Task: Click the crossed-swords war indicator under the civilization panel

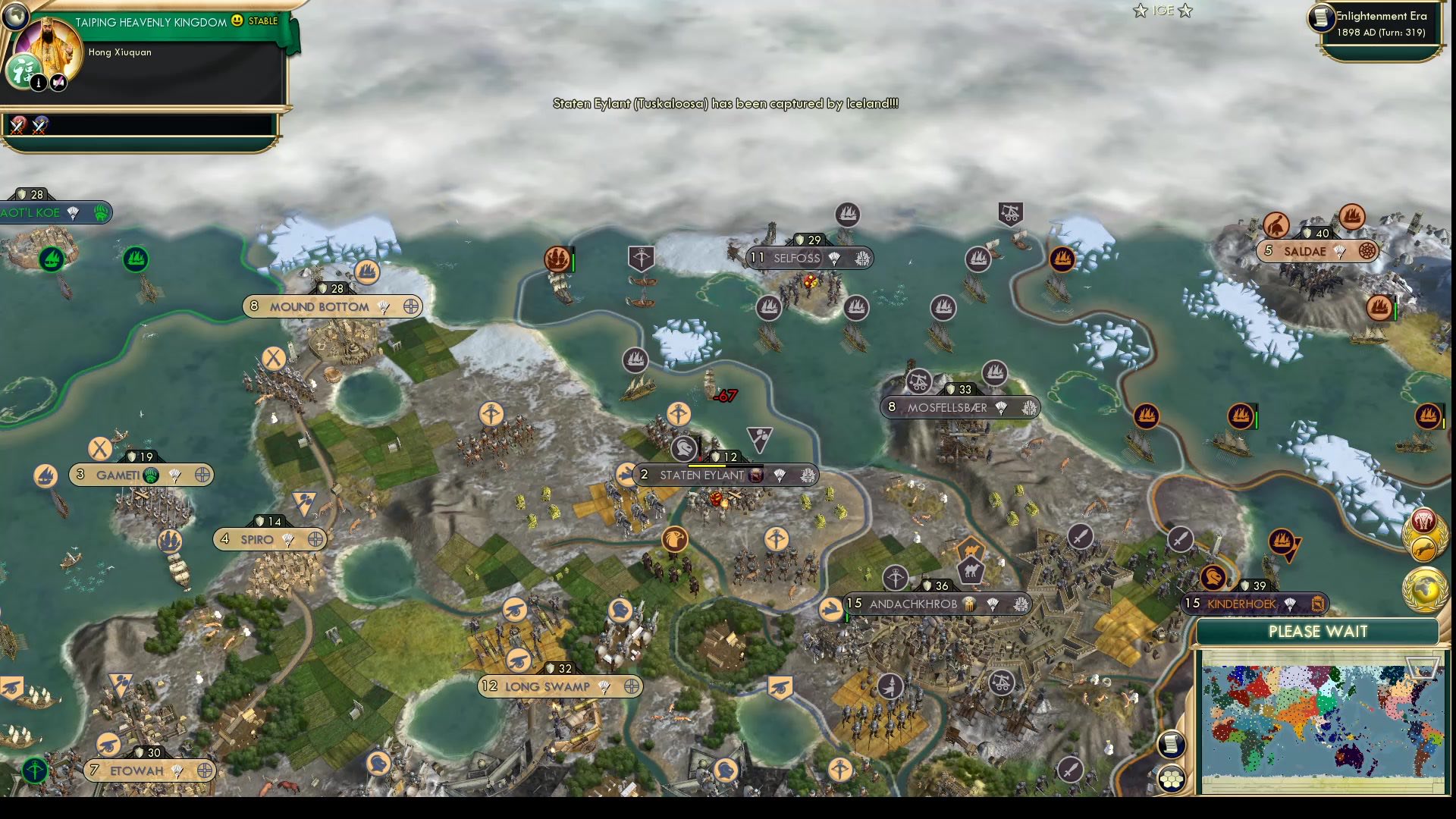Action: coord(18,124)
